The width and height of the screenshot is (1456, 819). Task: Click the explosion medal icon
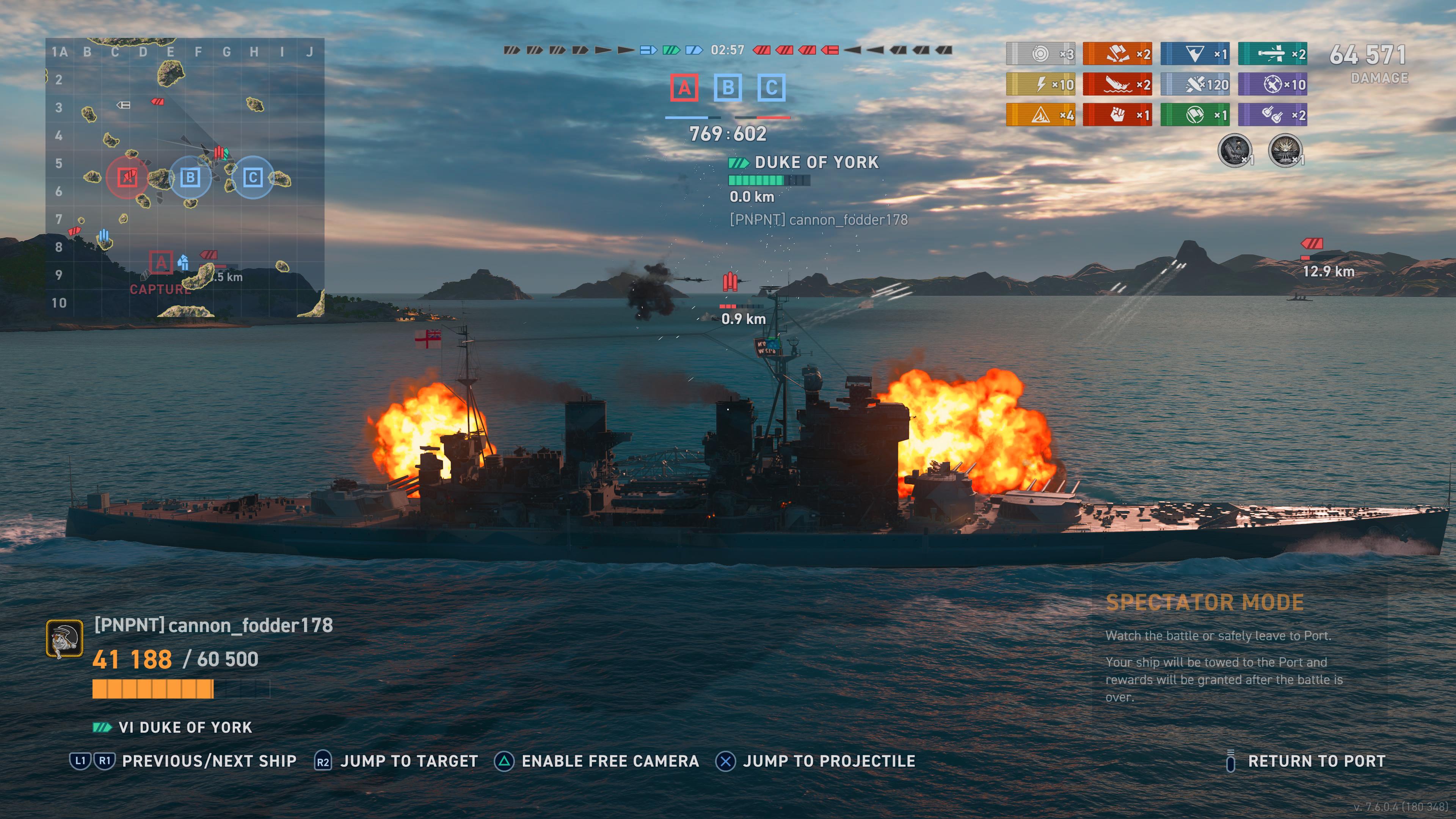1285,151
